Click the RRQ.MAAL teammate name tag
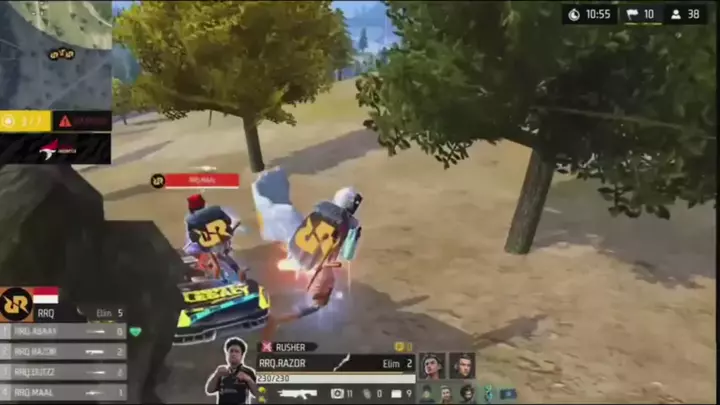This screenshot has width=720, height=405. coord(201,181)
